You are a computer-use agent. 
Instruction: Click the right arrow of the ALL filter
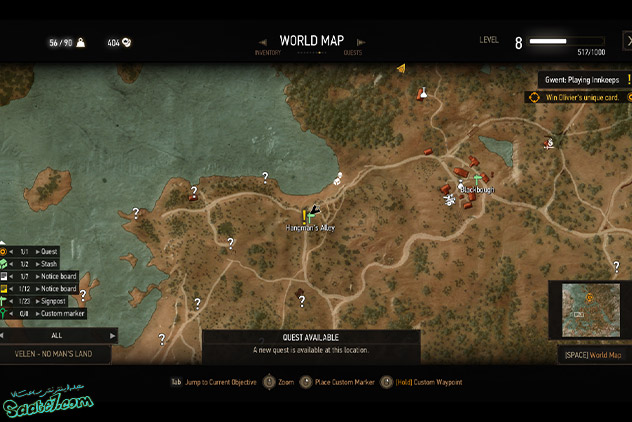(x=112, y=335)
